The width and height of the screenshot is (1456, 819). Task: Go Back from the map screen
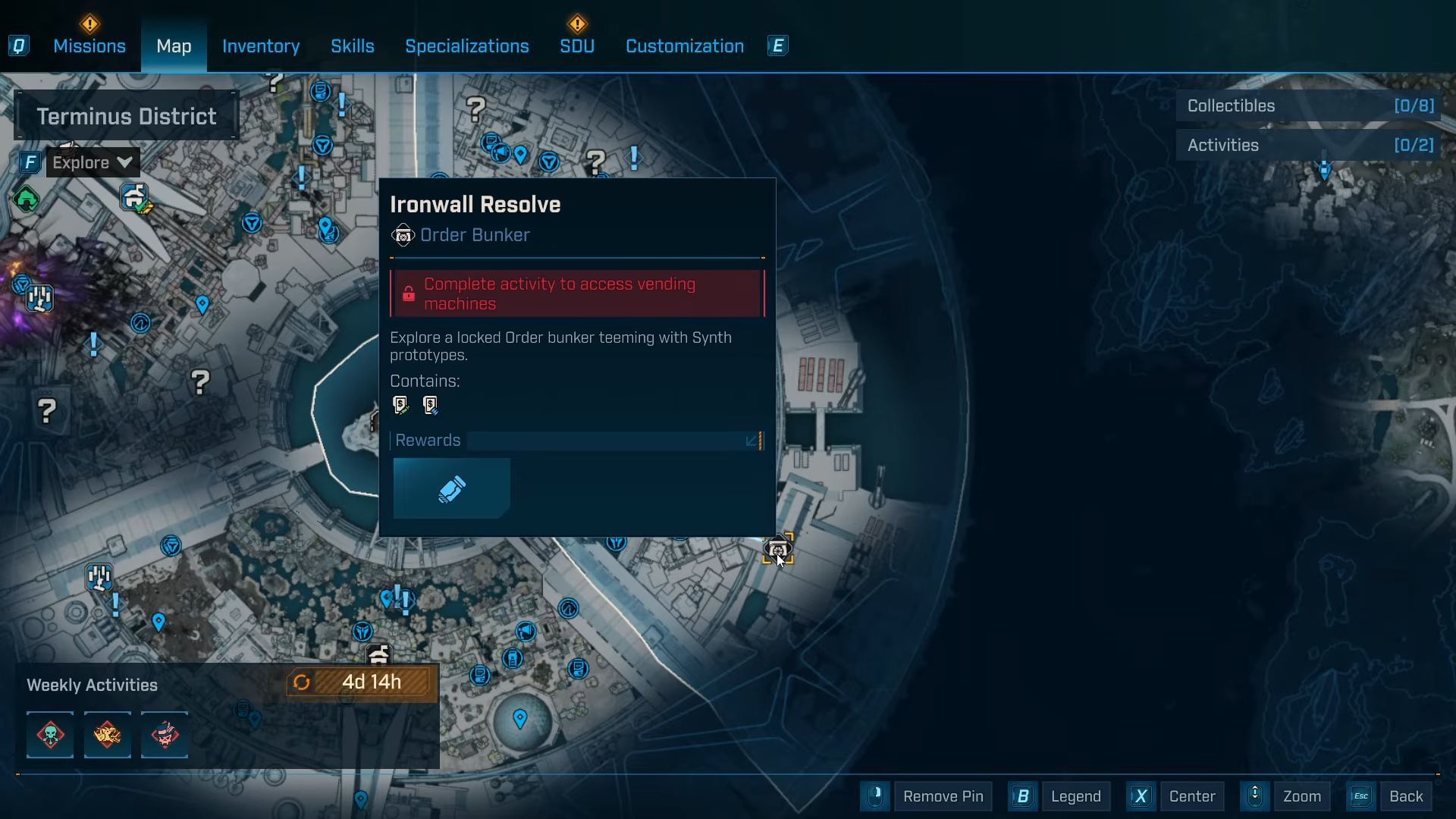[1405, 796]
